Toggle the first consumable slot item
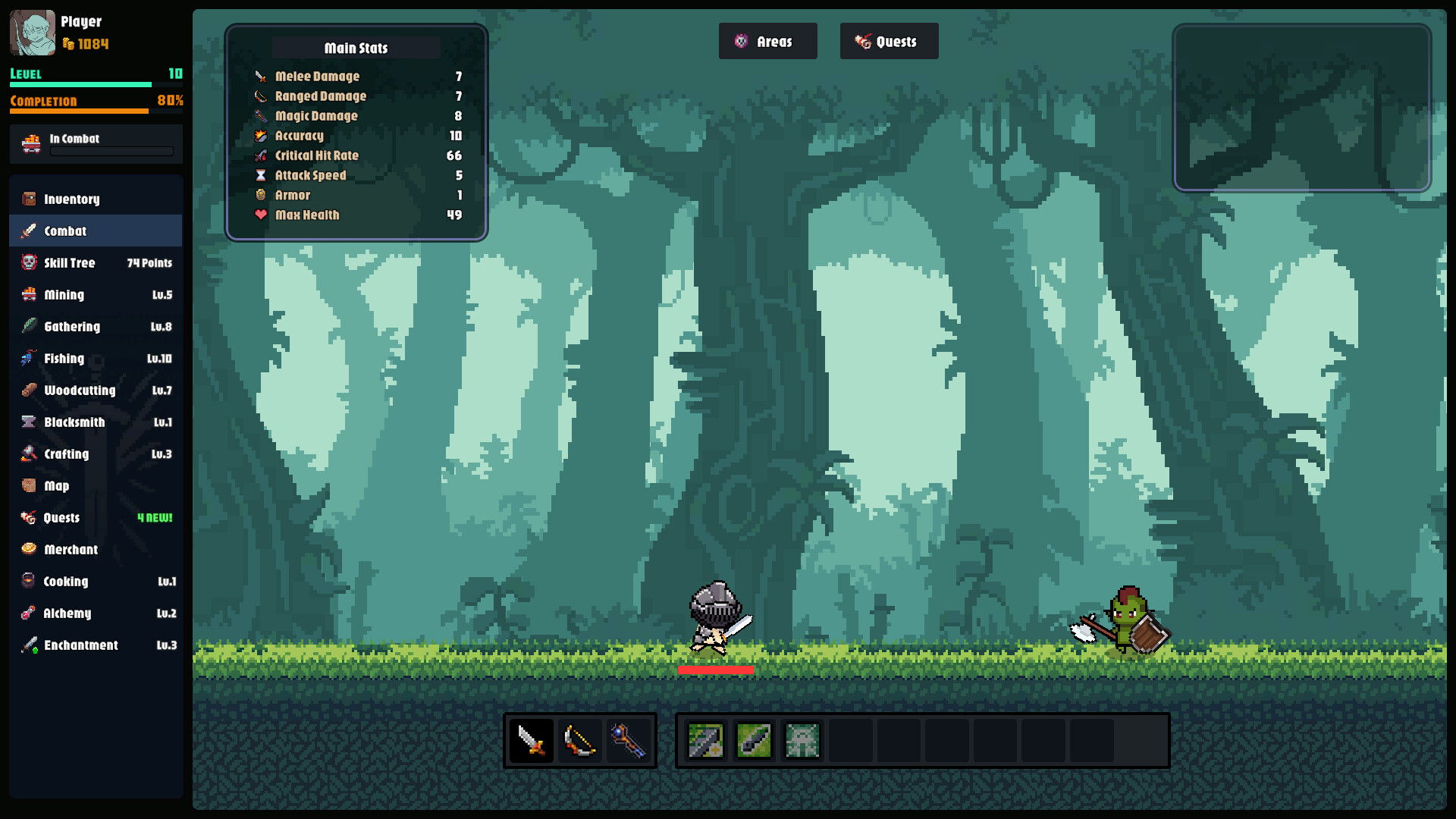 tap(705, 740)
